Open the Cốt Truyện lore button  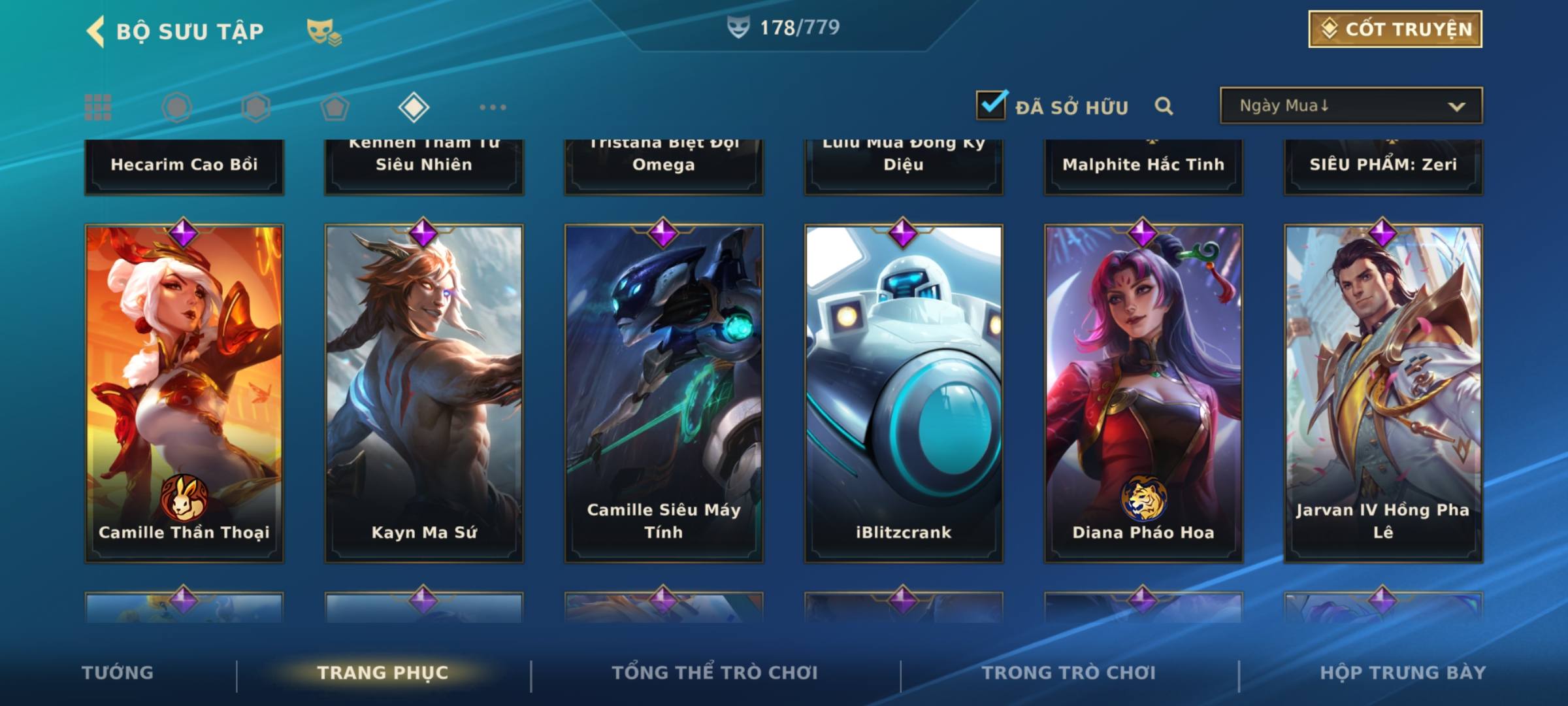point(1395,29)
